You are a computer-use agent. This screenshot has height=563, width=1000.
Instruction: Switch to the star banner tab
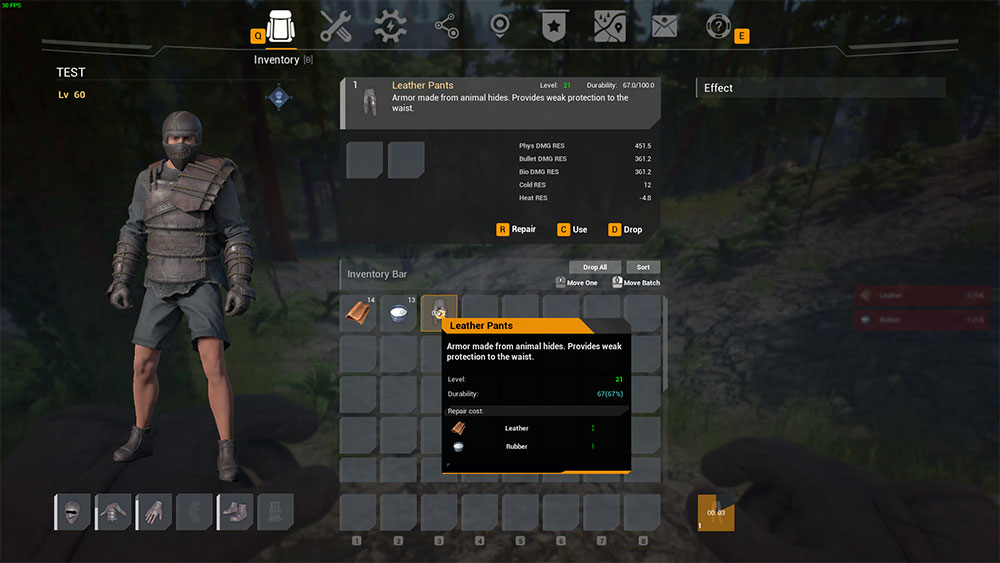[552, 27]
